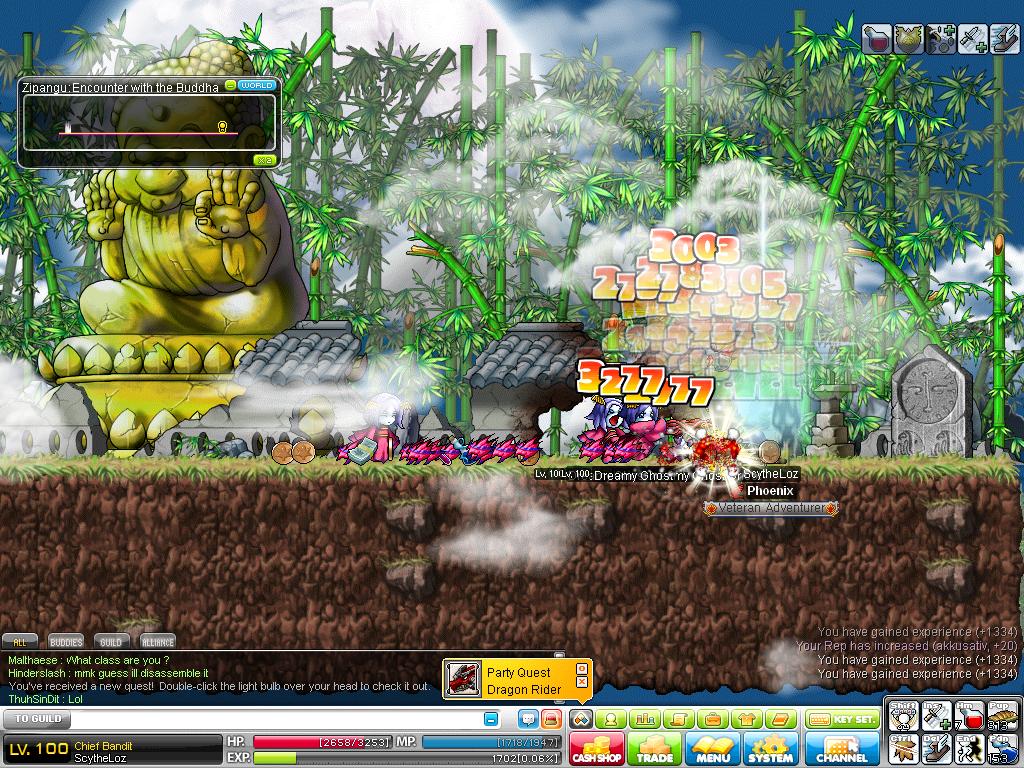Minimize the minimap with the green minus button
Viewport: 1024px width, 768px height.
pos(230,86)
